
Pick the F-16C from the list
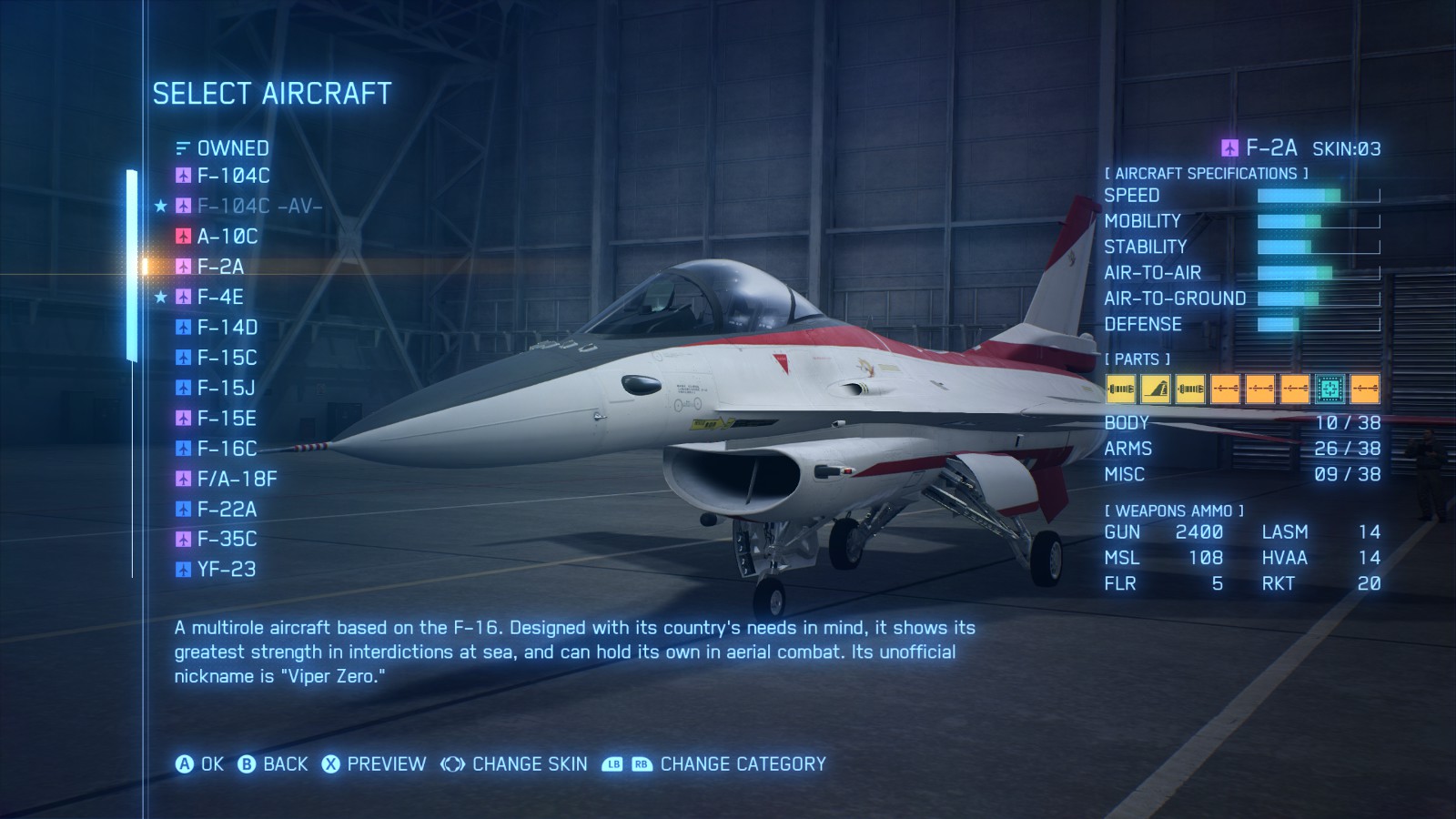click(227, 449)
